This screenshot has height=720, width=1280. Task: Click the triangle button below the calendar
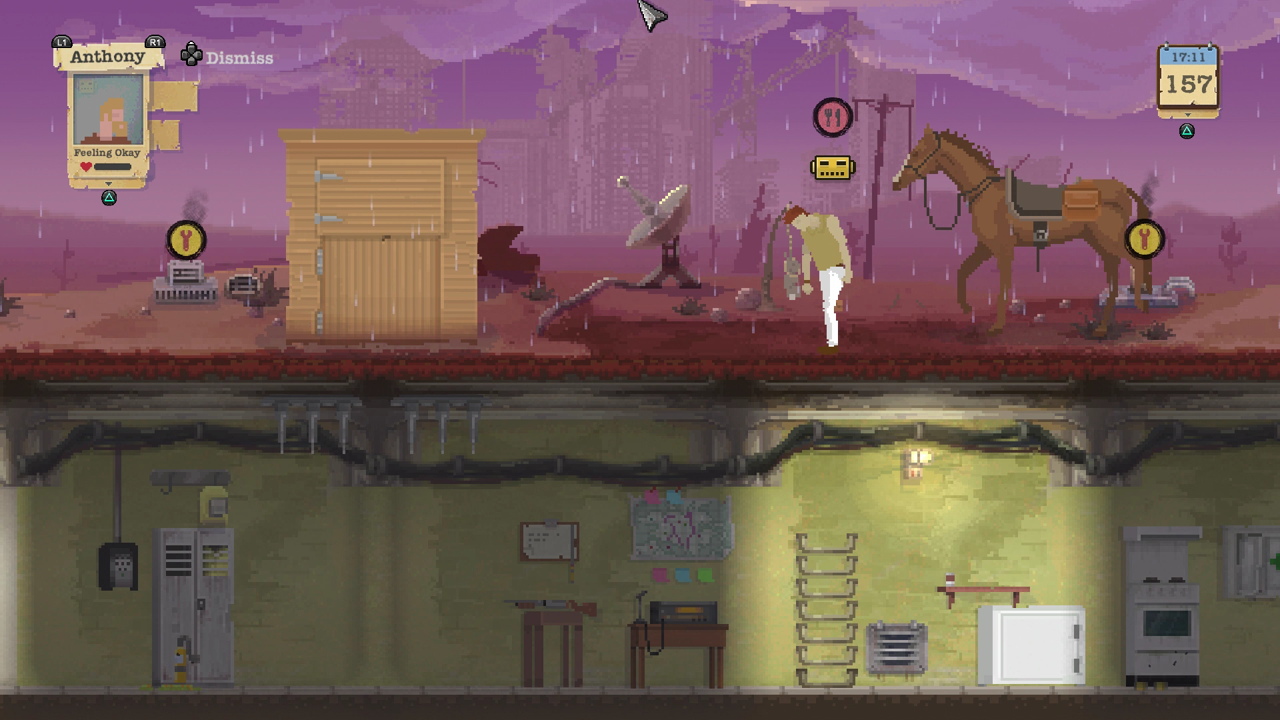(1187, 129)
